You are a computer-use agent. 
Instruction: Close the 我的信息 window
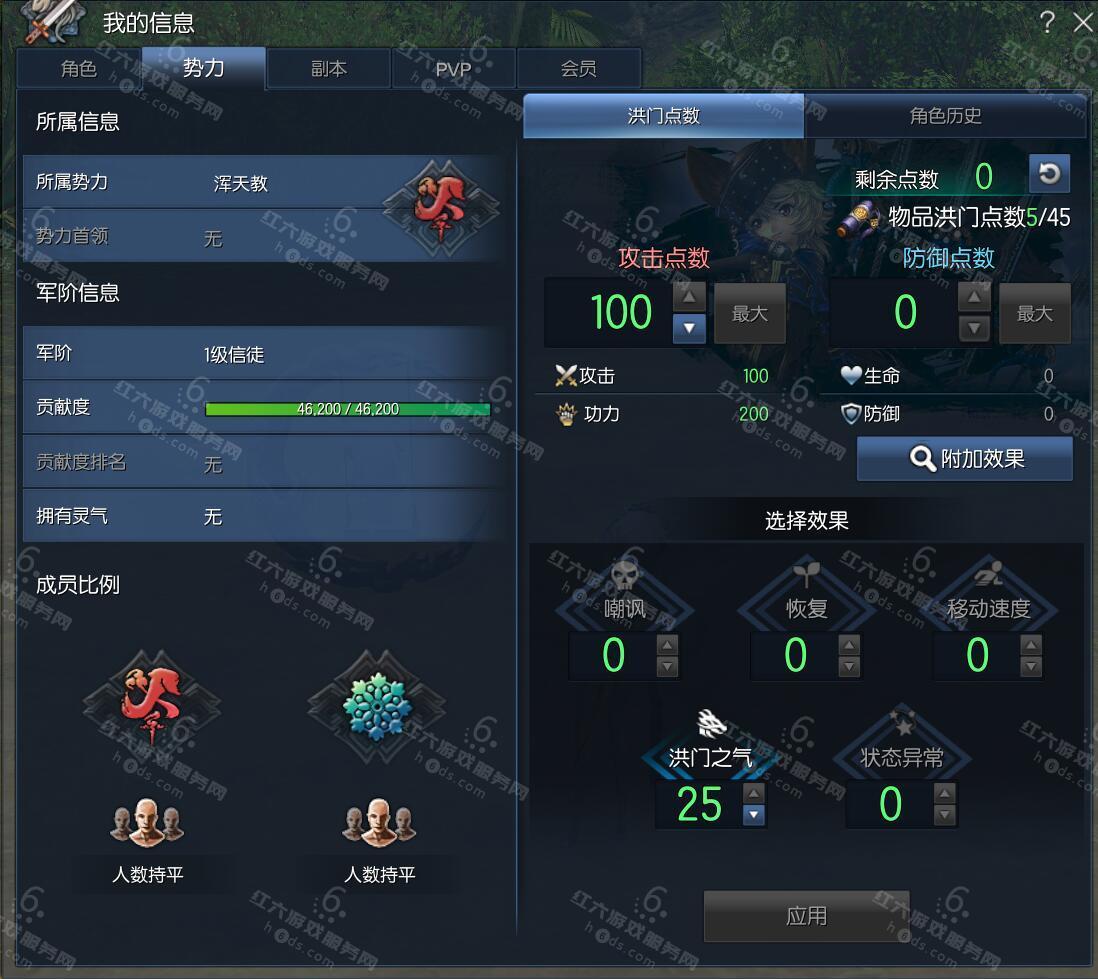1082,22
